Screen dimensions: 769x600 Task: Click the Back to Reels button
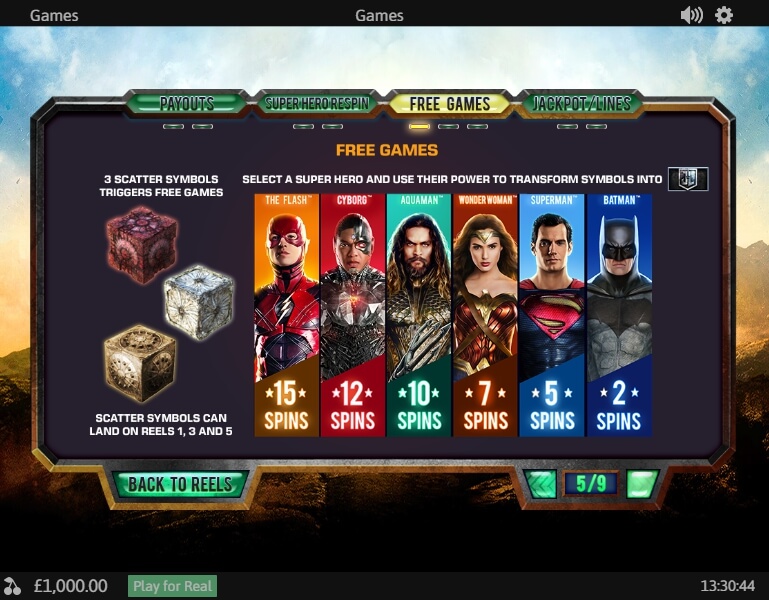(x=179, y=484)
